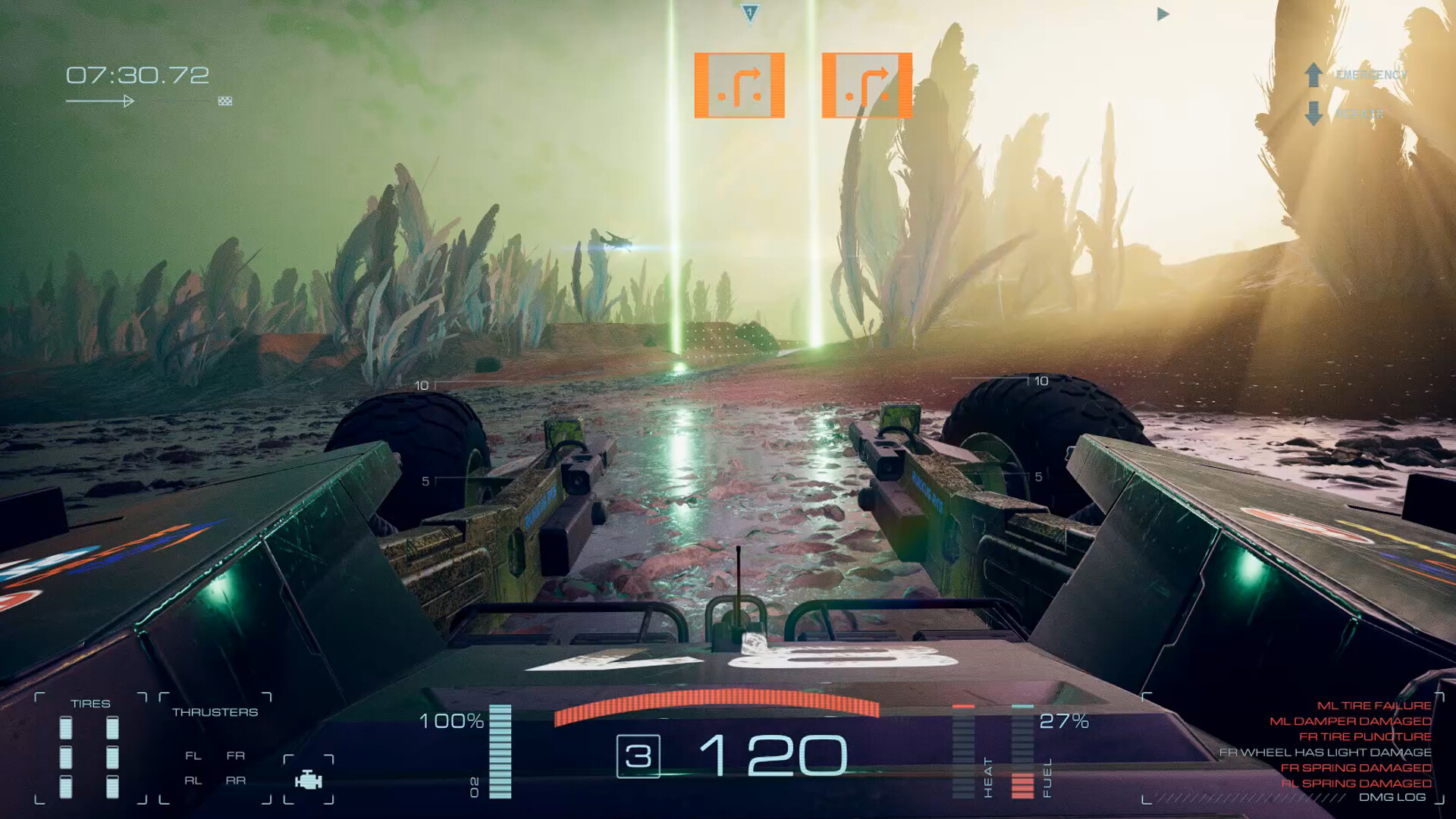Toggle the RR thruster indicator
The width and height of the screenshot is (1456, 819).
(237, 781)
